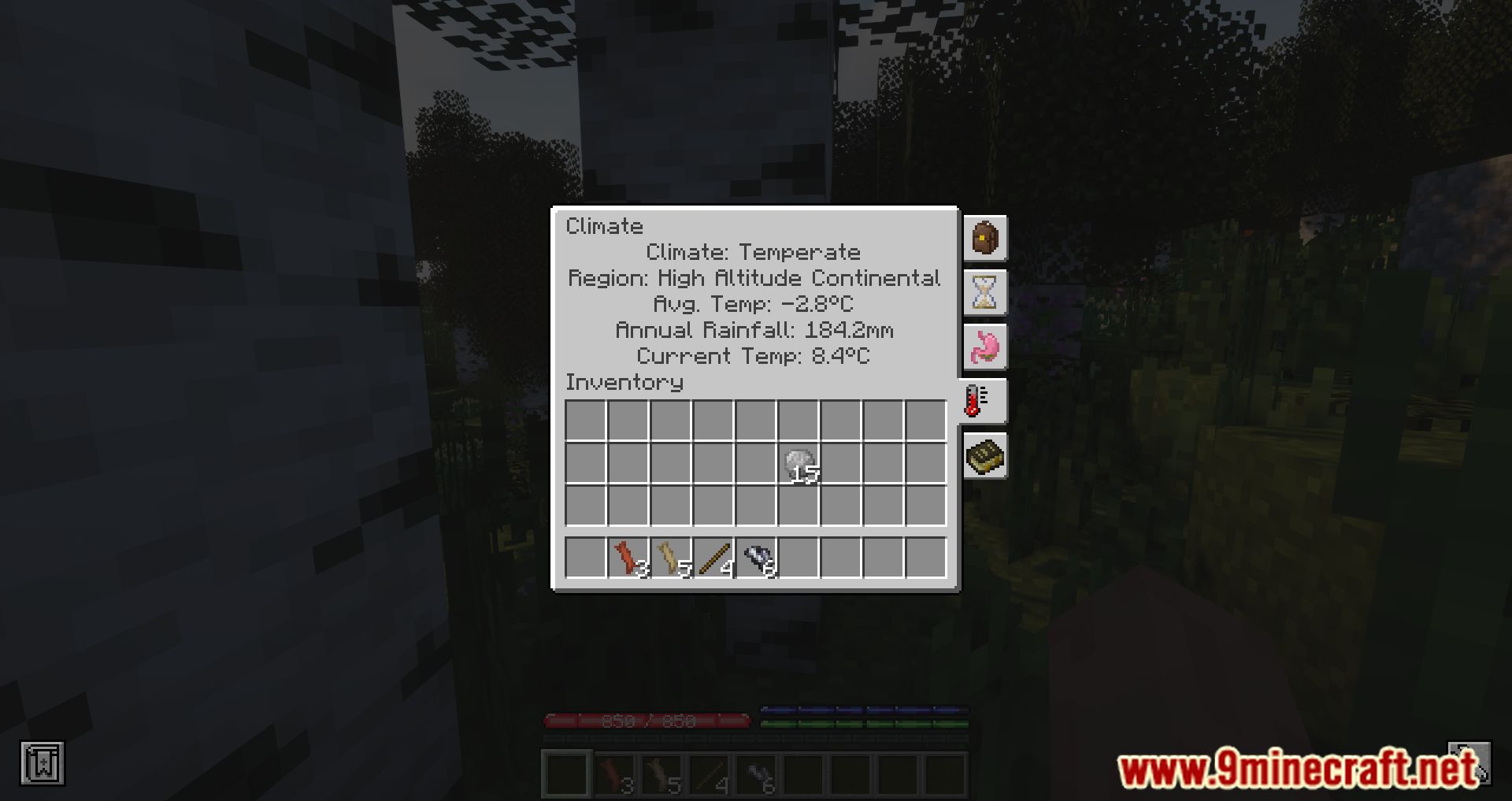
Task: Open the field guide book tab
Action: pos(984,454)
